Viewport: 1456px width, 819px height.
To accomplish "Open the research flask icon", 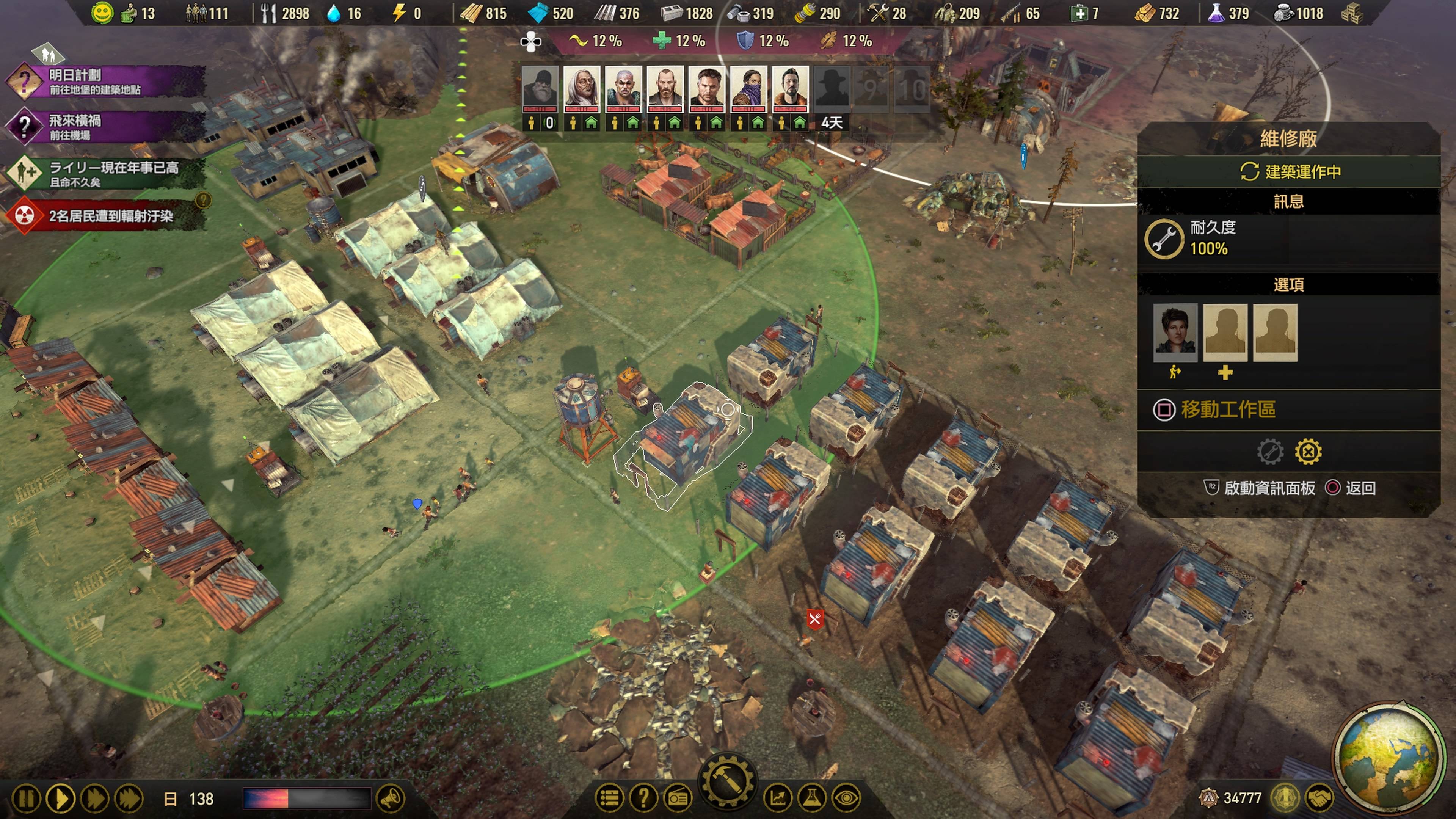I will click(x=812, y=798).
